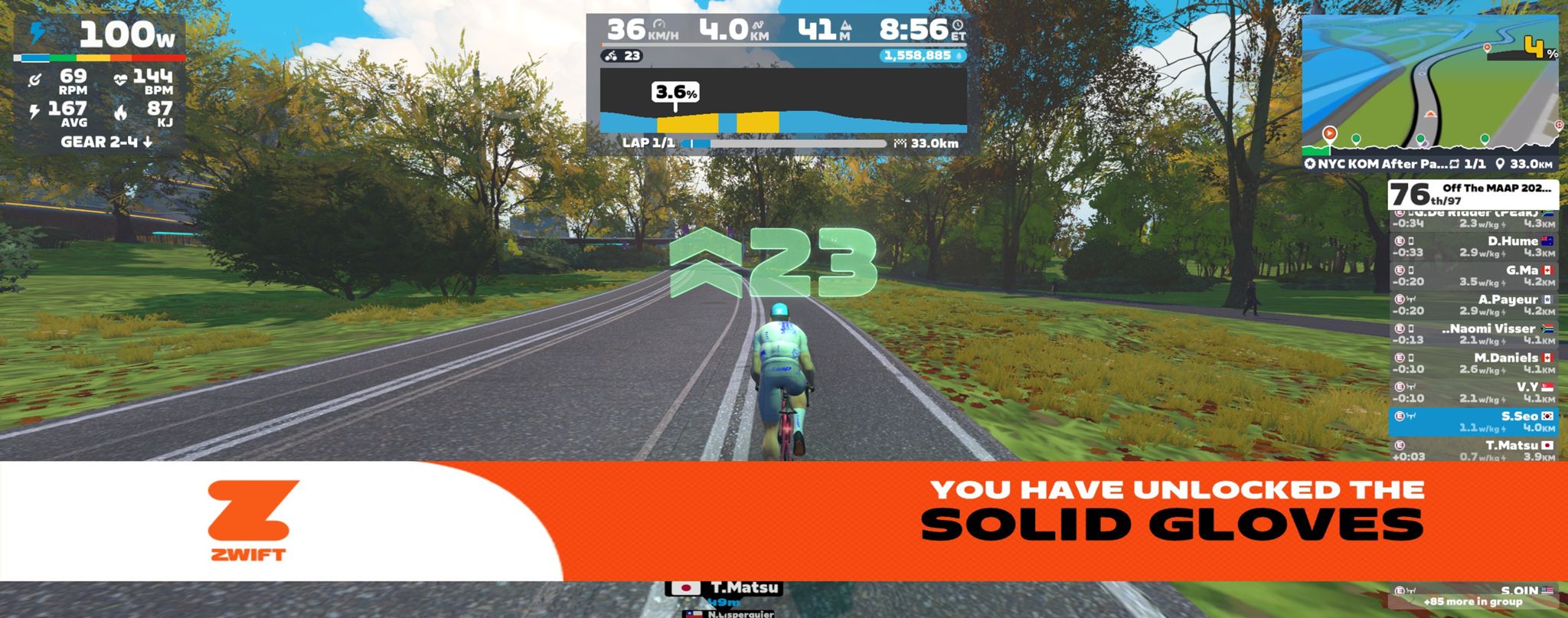This screenshot has height=618, width=1568.
Task: Click the minimap in the corner
Action: click(1430, 83)
